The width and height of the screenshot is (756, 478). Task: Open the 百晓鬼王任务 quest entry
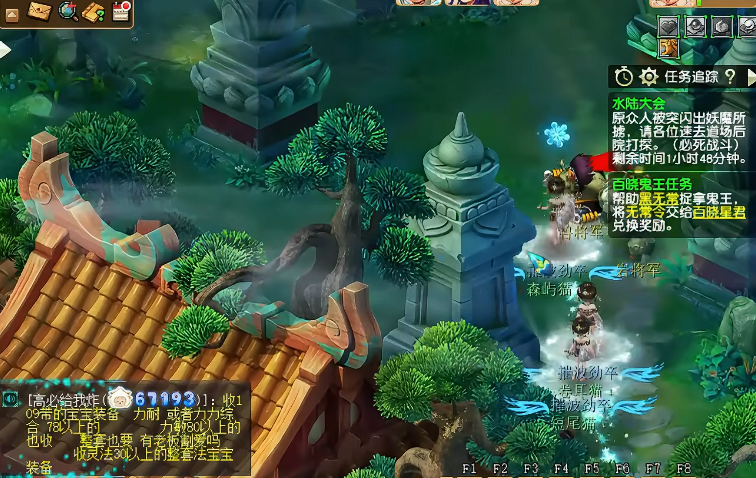(652, 184)
